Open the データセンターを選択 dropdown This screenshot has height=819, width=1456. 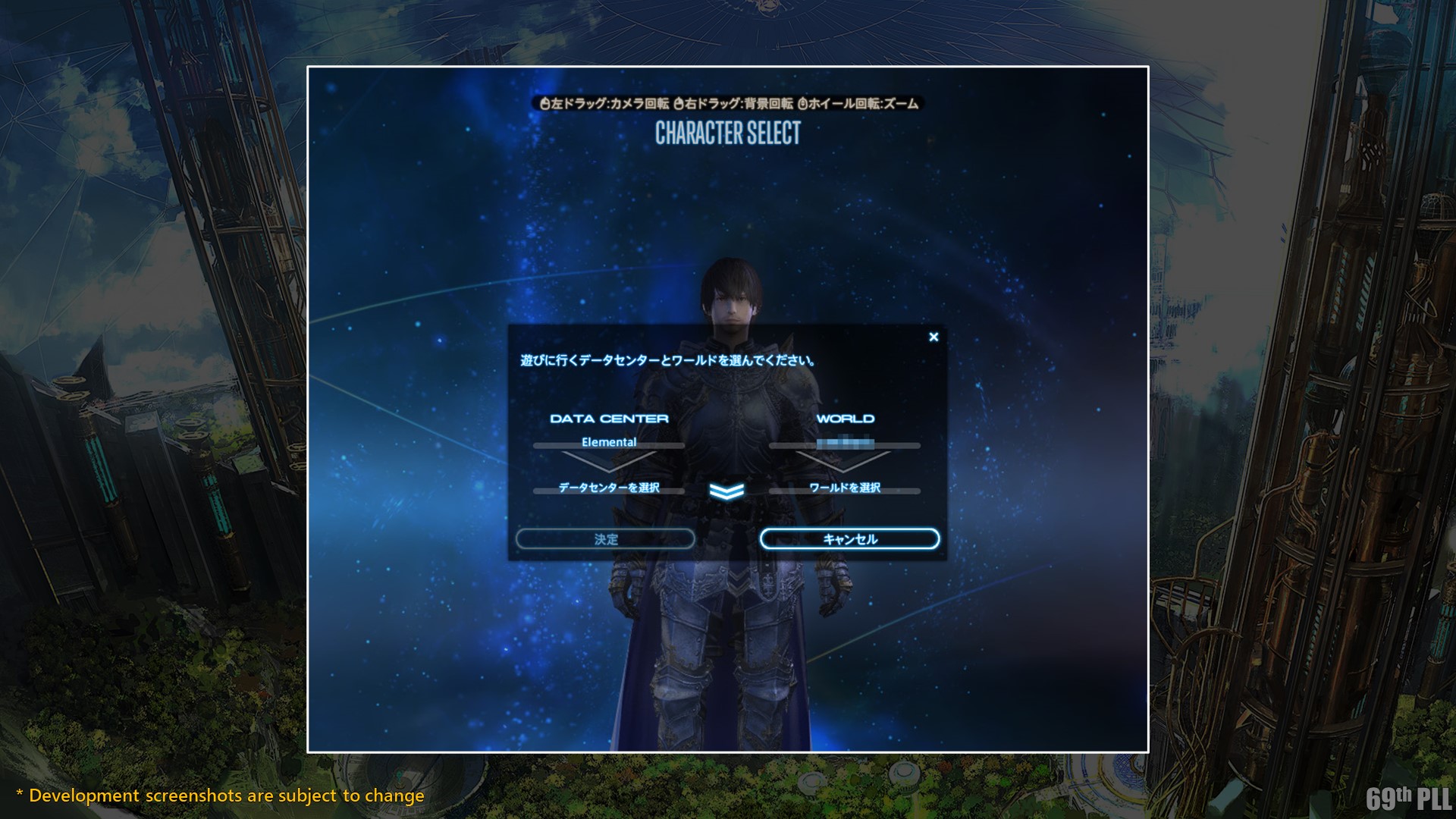point(609,488)
